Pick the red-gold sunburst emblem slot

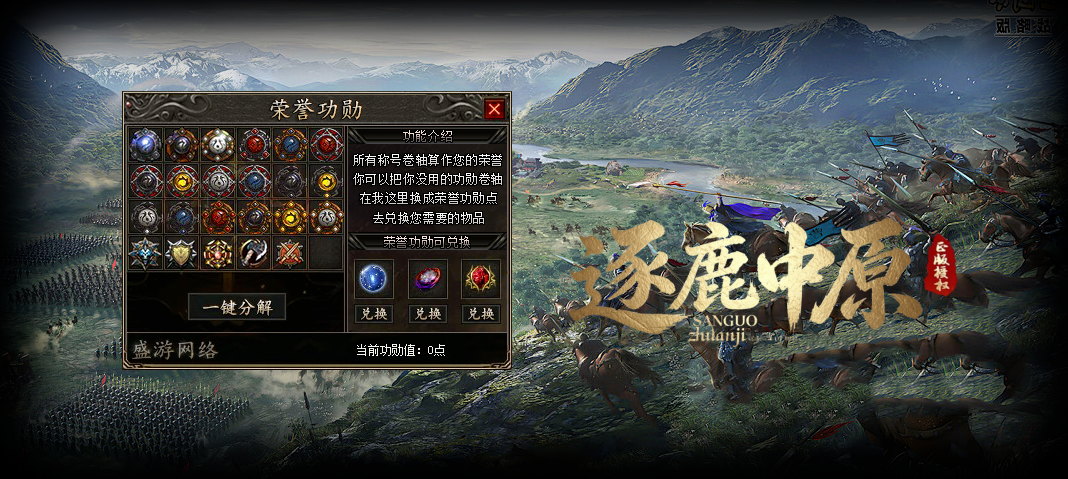(217, 253)
